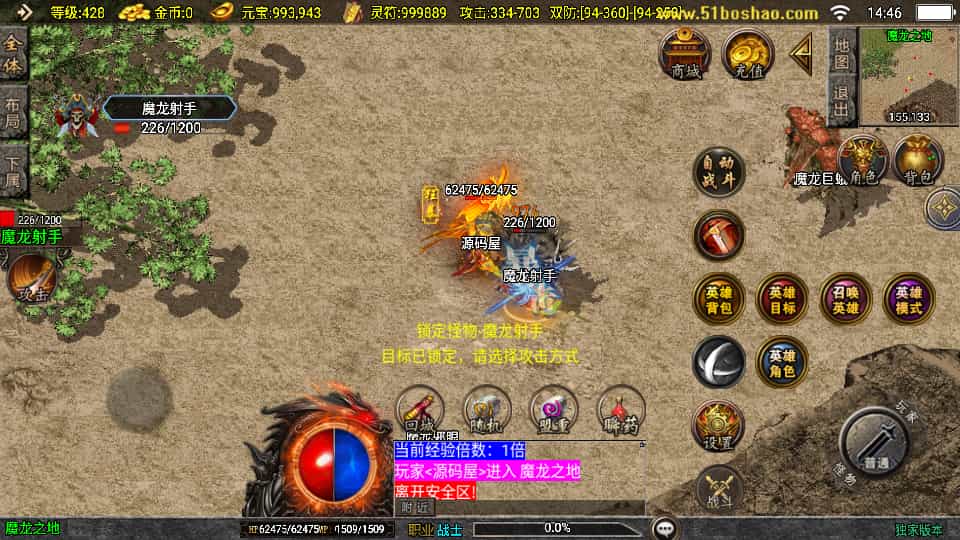Toggle 自动战斗 auto battle
The height and width of the screenshot is (540, 960).
click(x=719, y=172)
